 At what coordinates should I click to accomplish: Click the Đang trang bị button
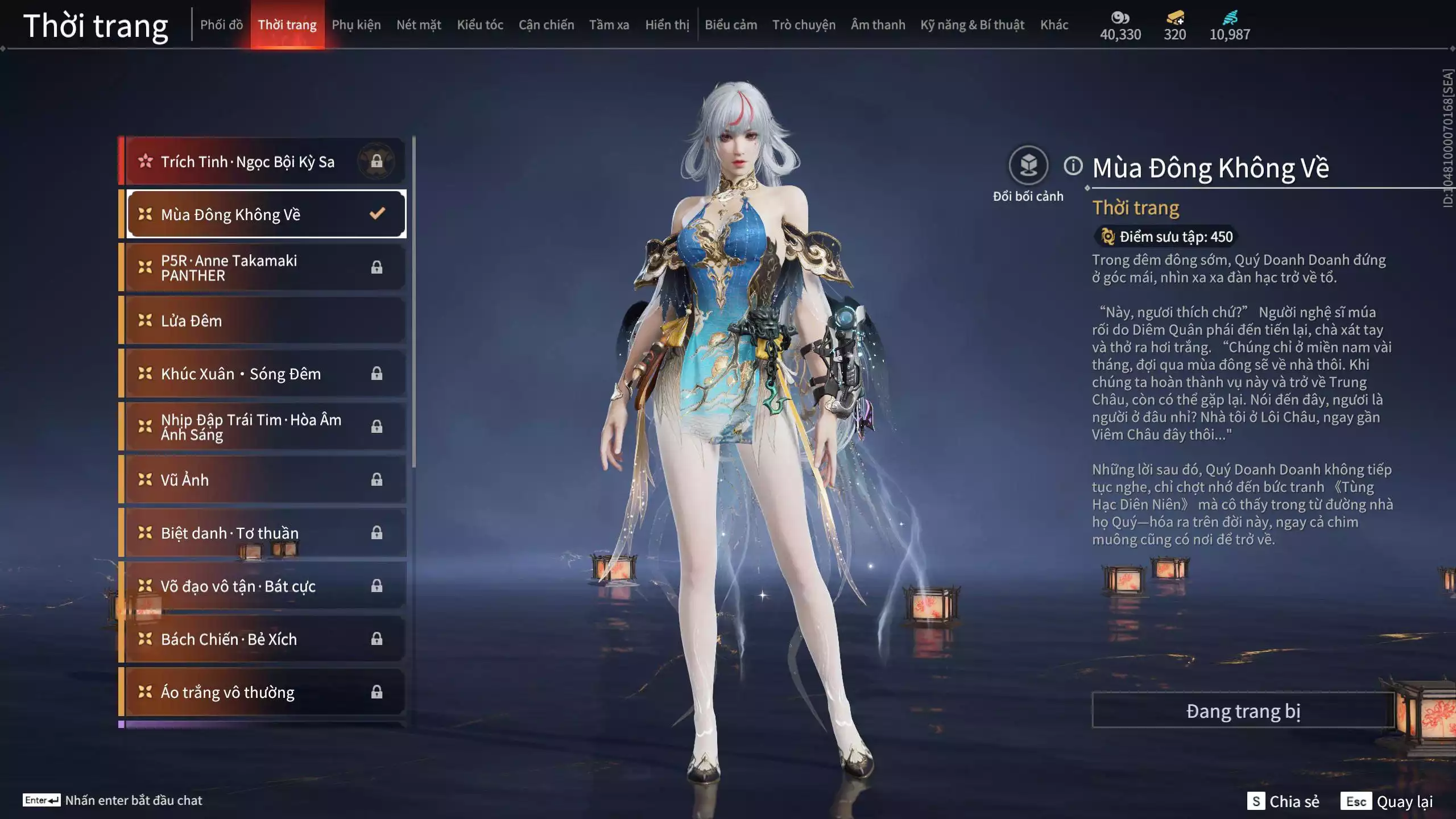pyautogui.click(x=1243, y=711)
